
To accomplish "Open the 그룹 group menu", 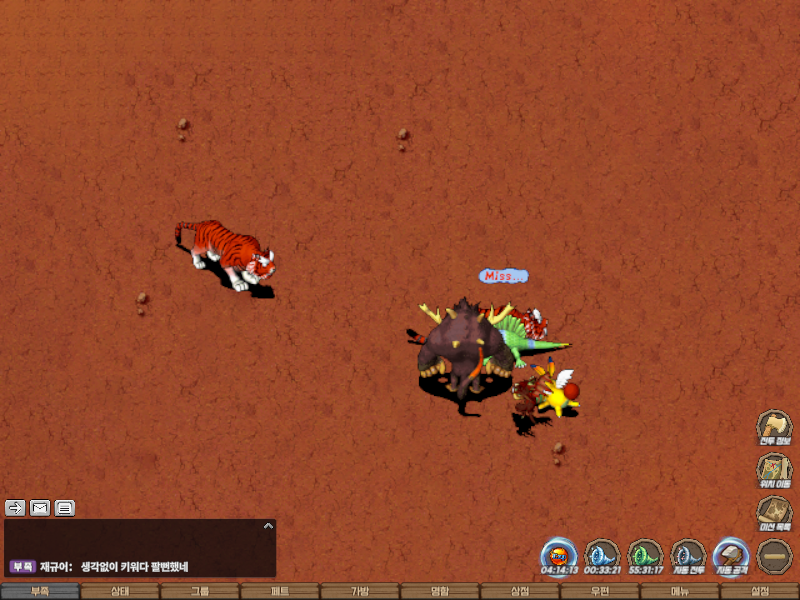I will (x=200, y=591).
